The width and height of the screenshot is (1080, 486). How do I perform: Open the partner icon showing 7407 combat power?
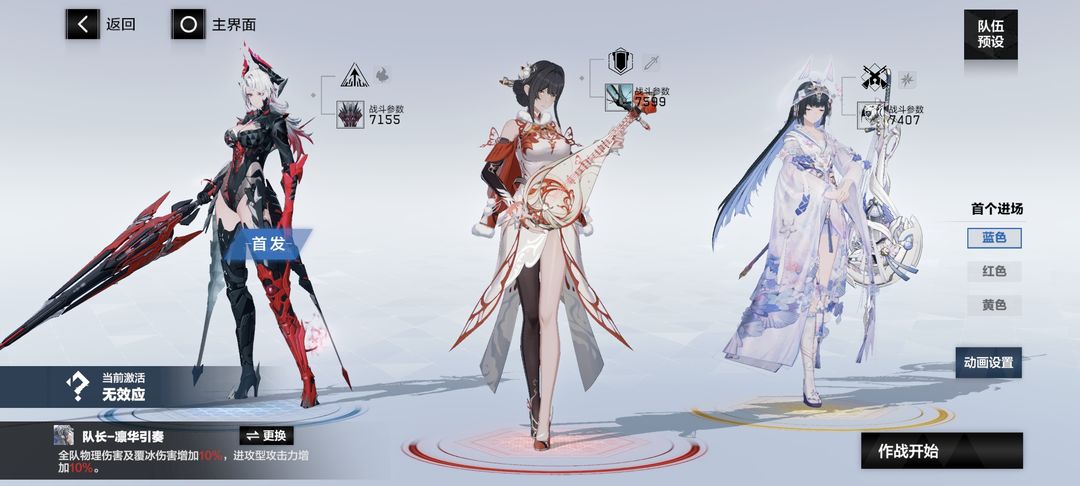[x=872, y=113]
